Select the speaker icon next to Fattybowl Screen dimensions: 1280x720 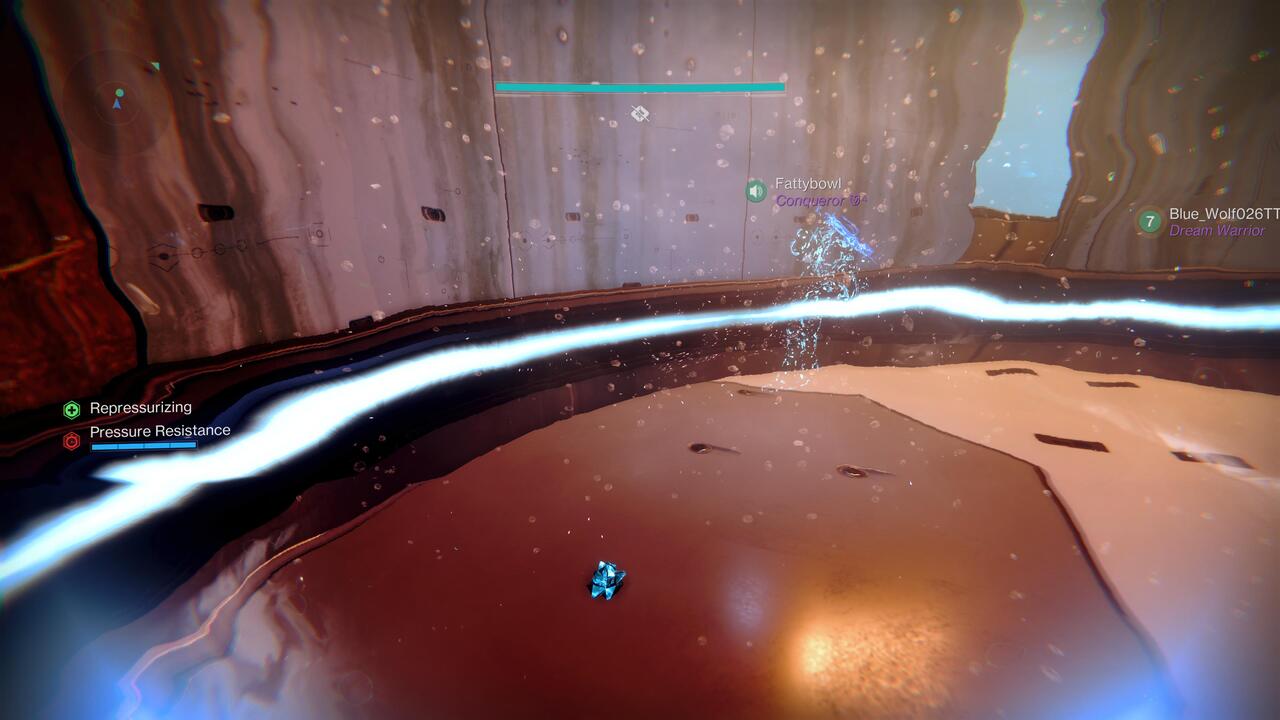tap(755, 191)
